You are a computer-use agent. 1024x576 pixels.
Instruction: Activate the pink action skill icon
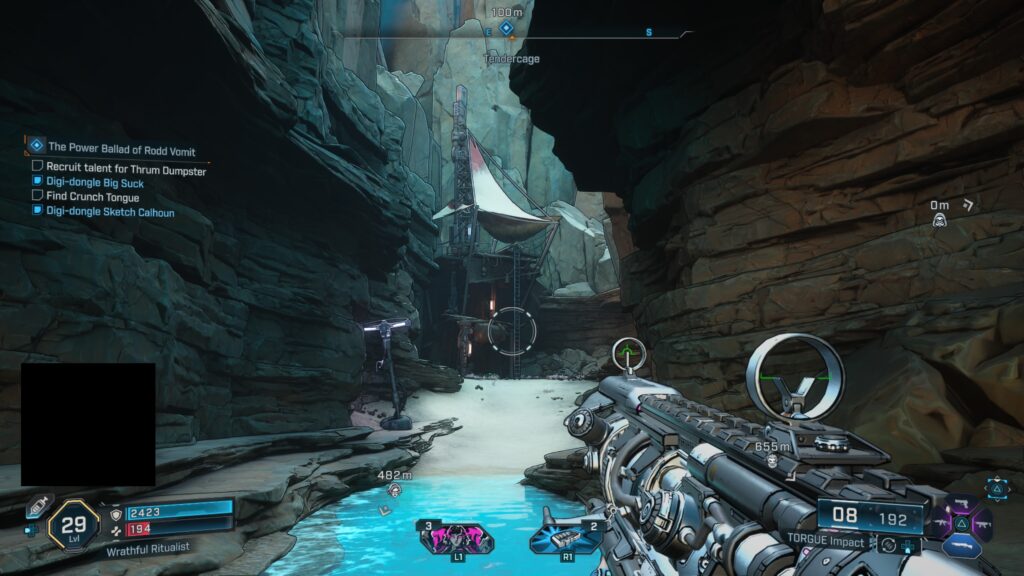[x=458, y=537]
